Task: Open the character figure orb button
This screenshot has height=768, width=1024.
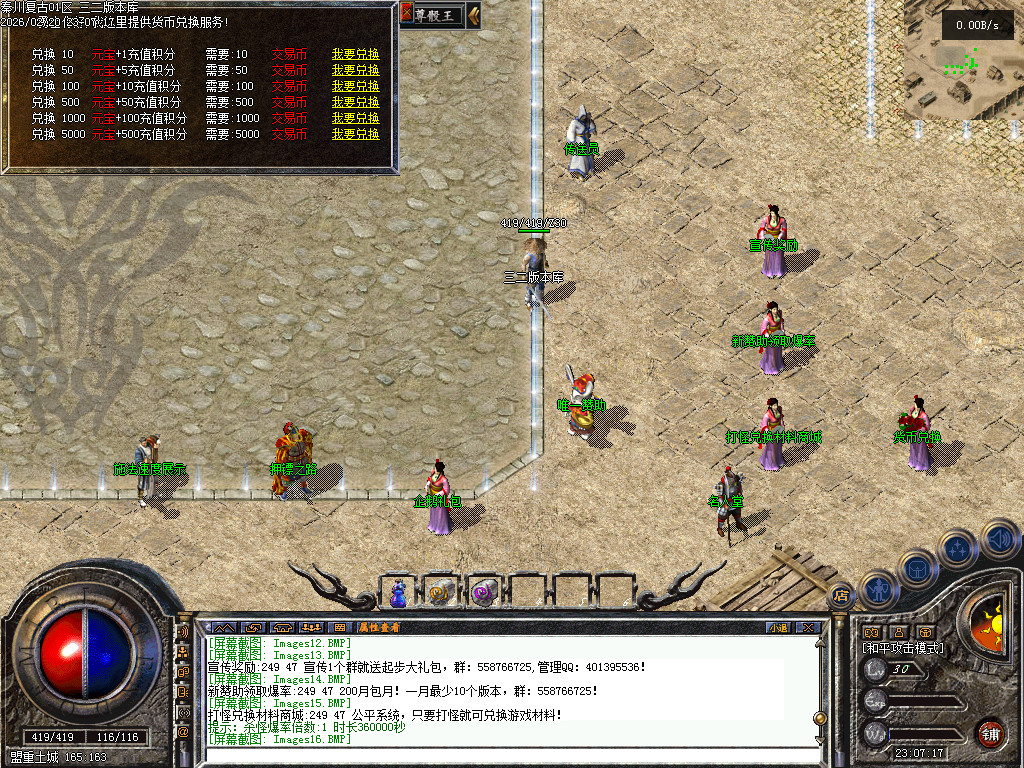Action: pos(879,589)
